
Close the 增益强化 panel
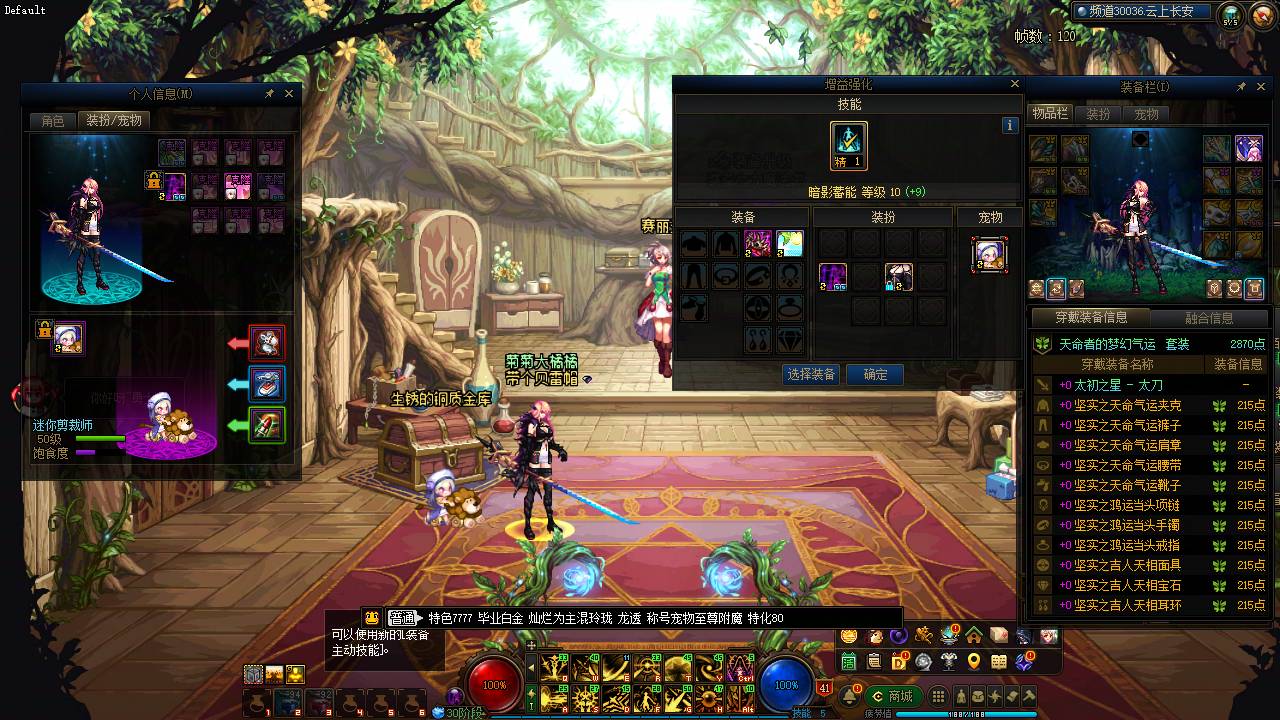click(1015, 85)
